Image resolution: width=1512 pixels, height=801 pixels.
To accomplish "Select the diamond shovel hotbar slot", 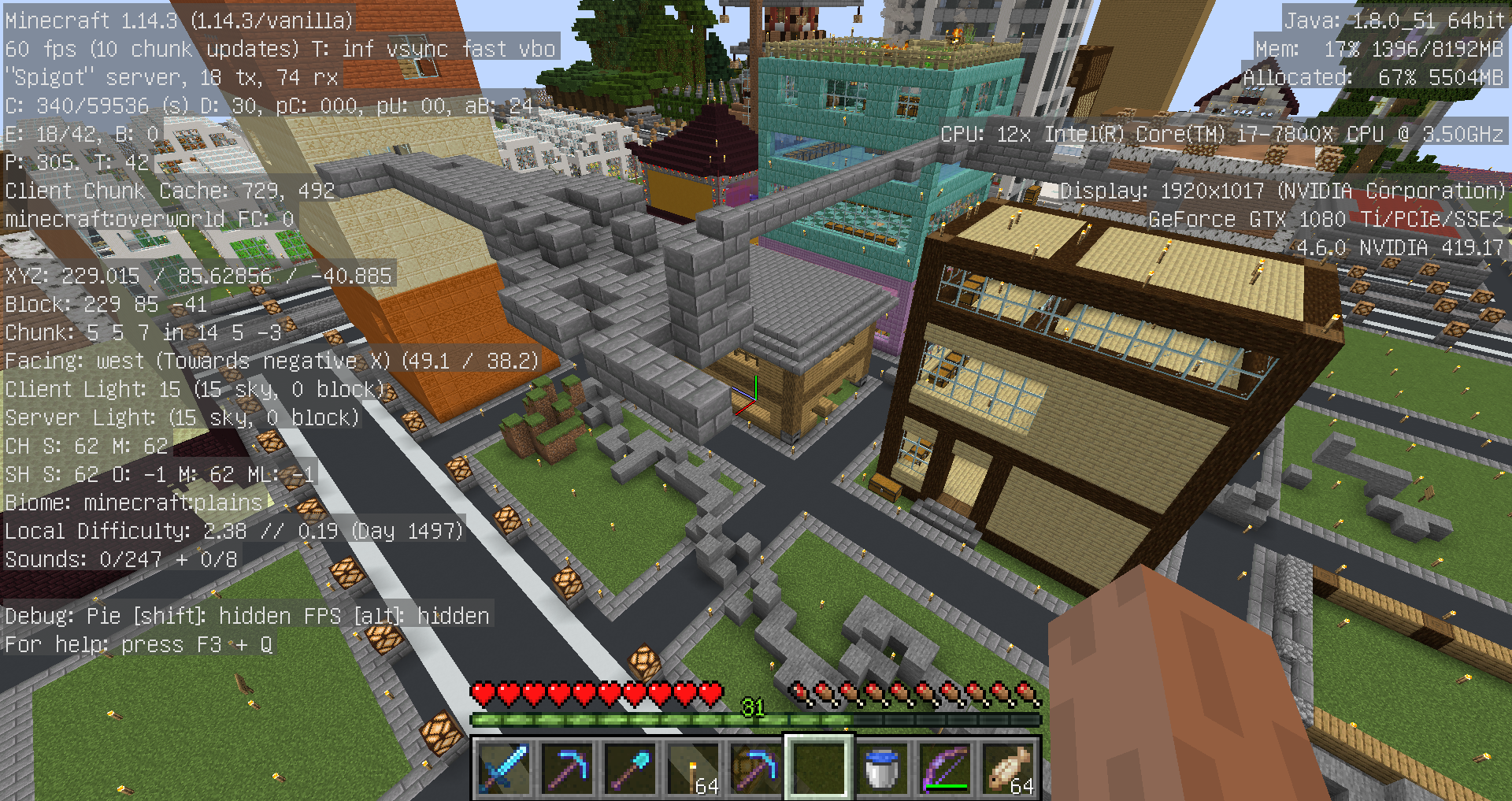I will 629,767.
